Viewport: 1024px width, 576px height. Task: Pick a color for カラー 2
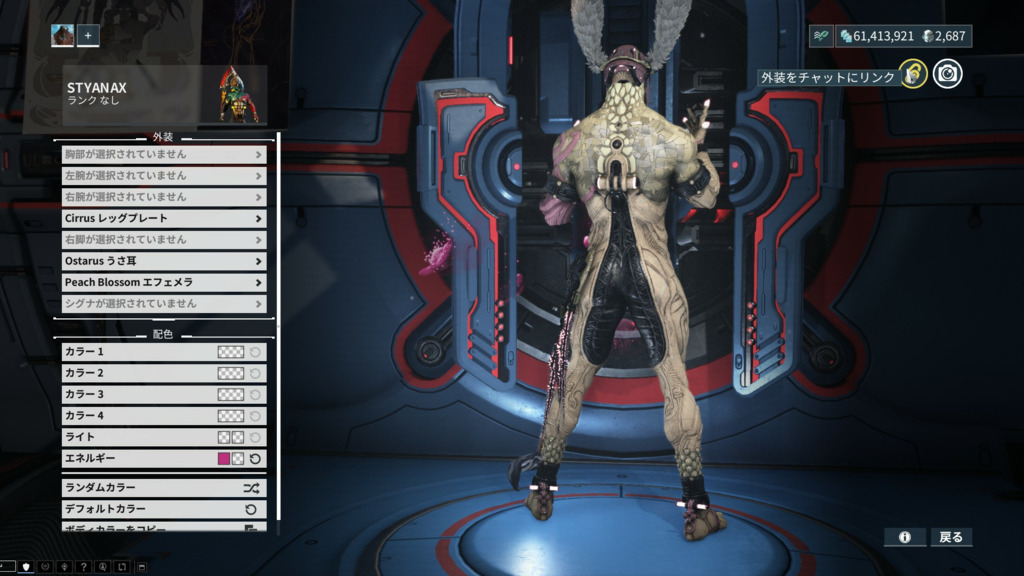coord(231,373)
